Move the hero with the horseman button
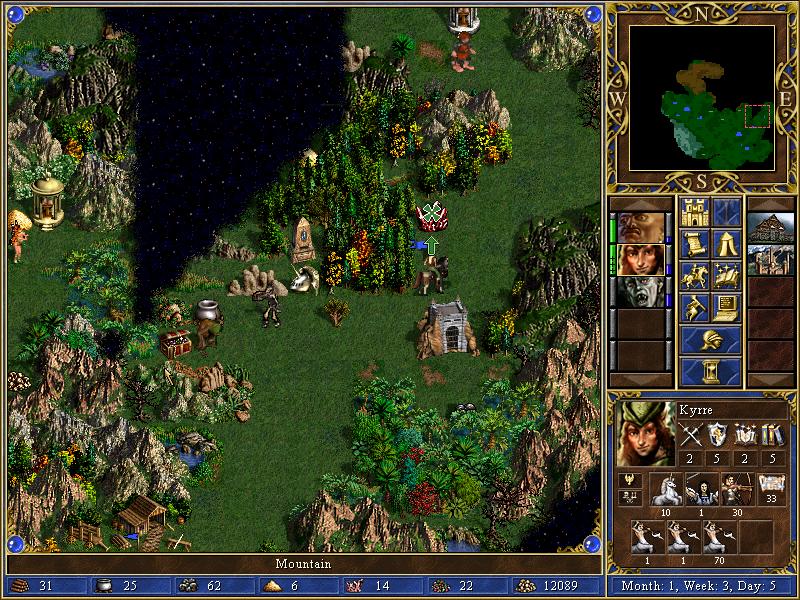Viewport: 800px width, 600px height. 694,275
